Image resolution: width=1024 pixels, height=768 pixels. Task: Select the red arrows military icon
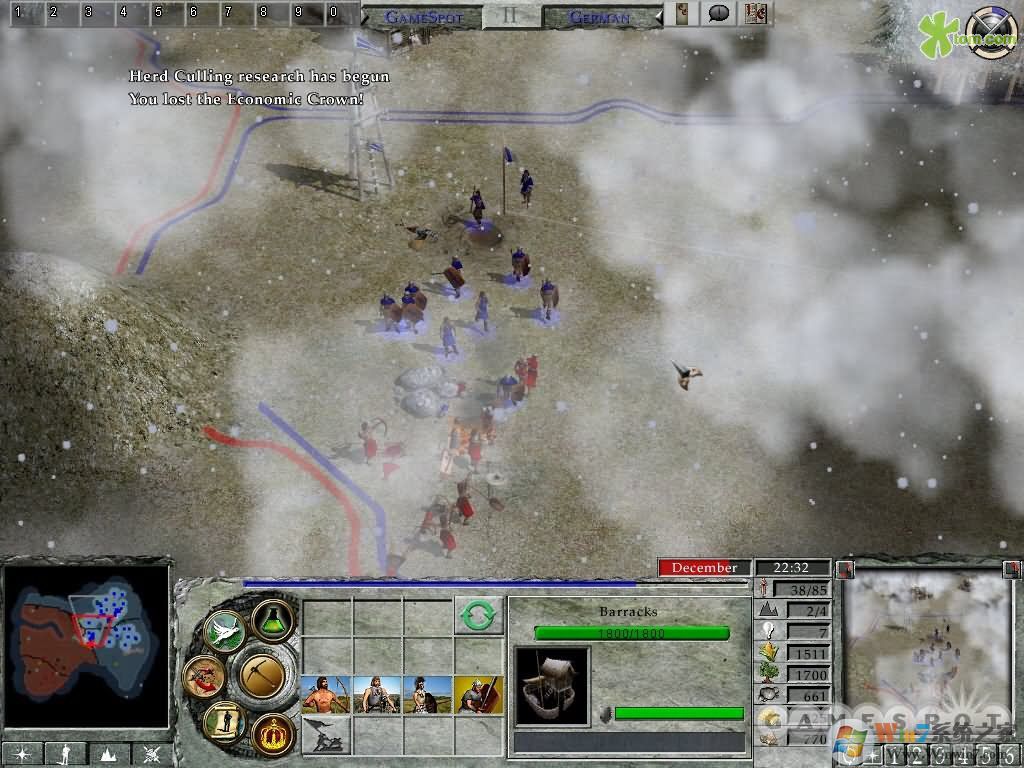pyautogui.click(x=203, y=676)
